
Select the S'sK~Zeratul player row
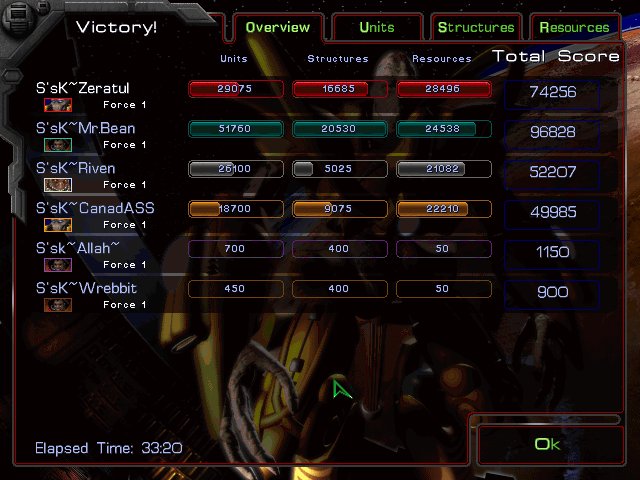pos(83,89)
